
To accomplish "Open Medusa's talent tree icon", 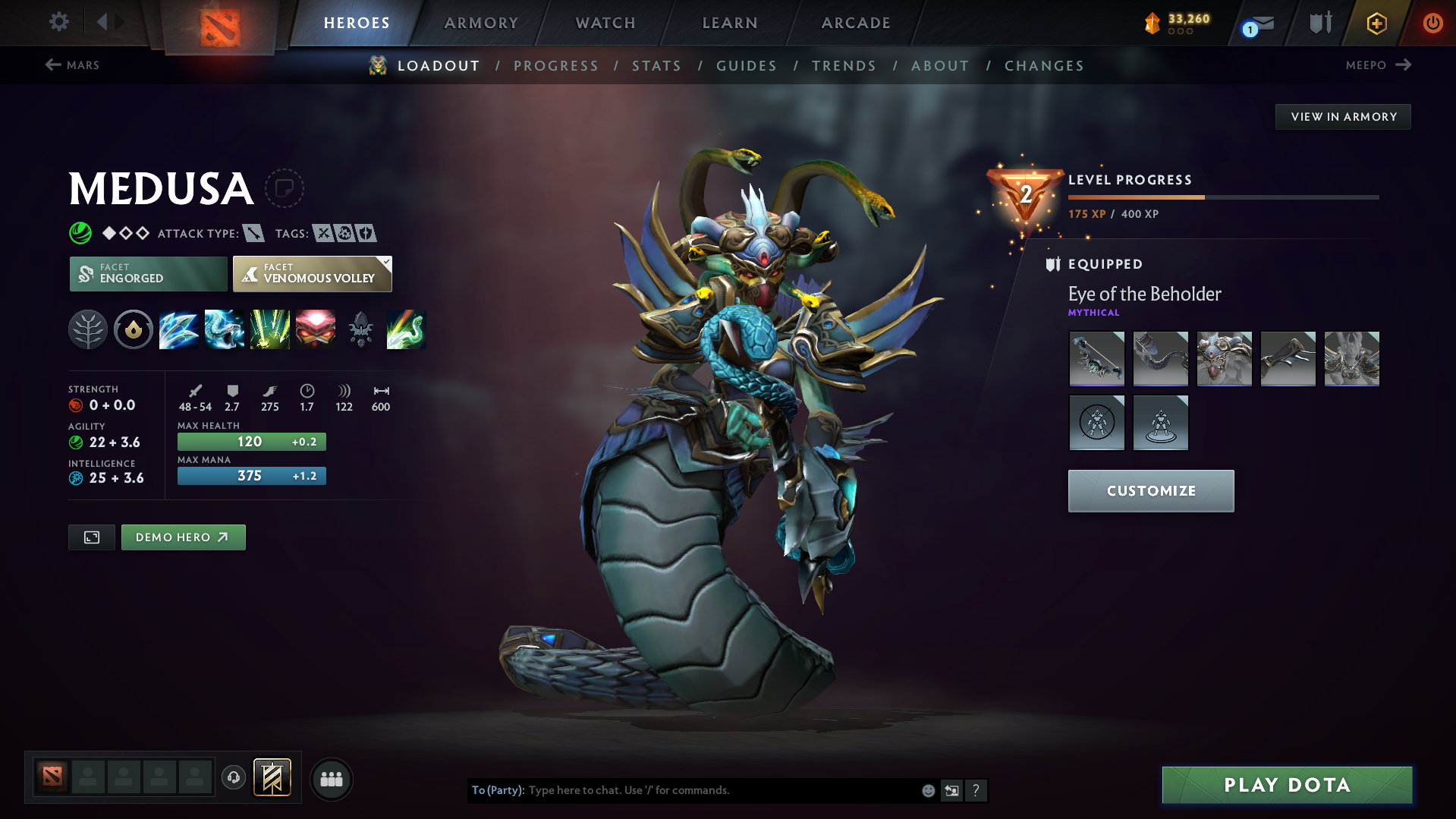I will [x=88, y=329].
